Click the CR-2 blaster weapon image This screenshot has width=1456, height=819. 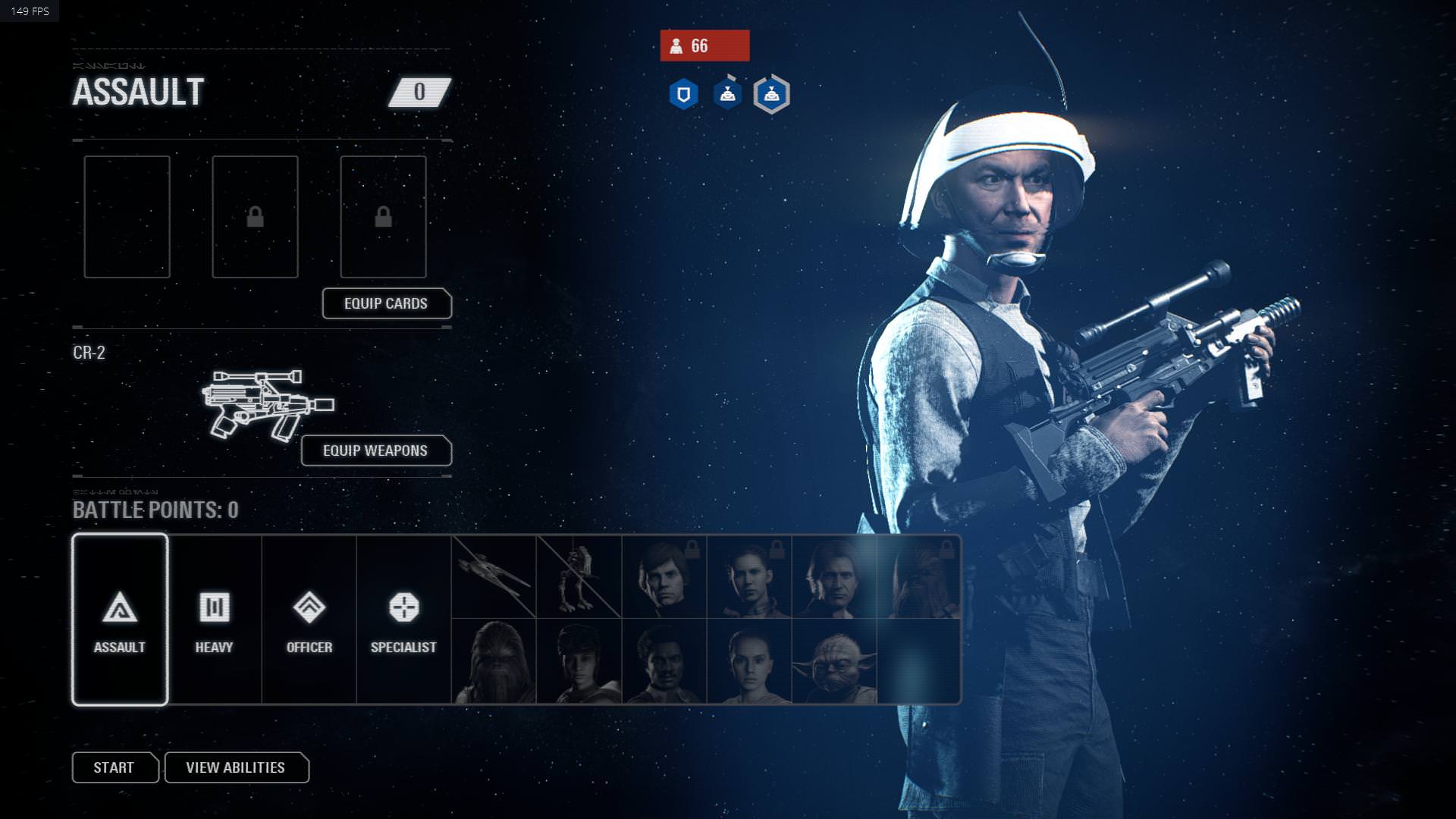[x=267, y=404]
